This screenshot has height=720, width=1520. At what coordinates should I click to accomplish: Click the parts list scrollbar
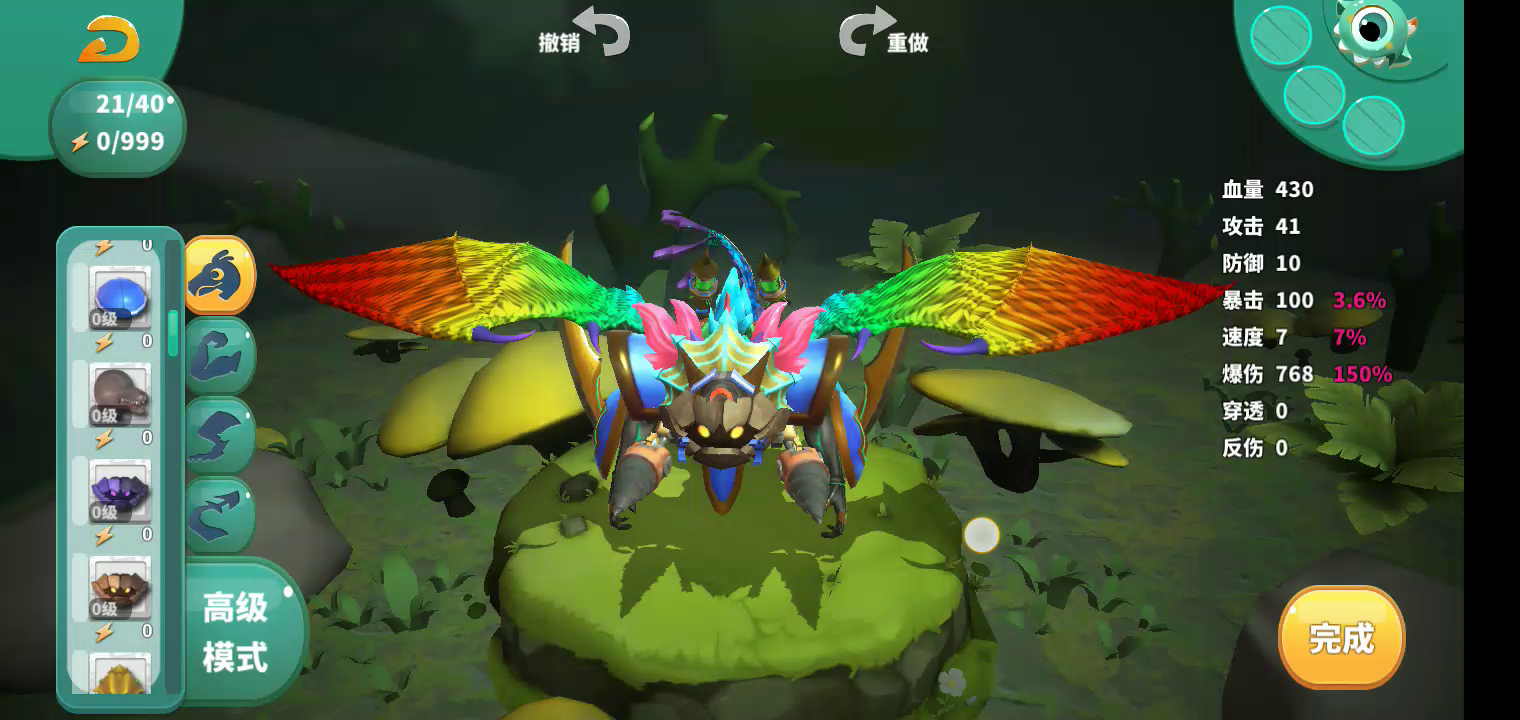[x=173, y=334]
